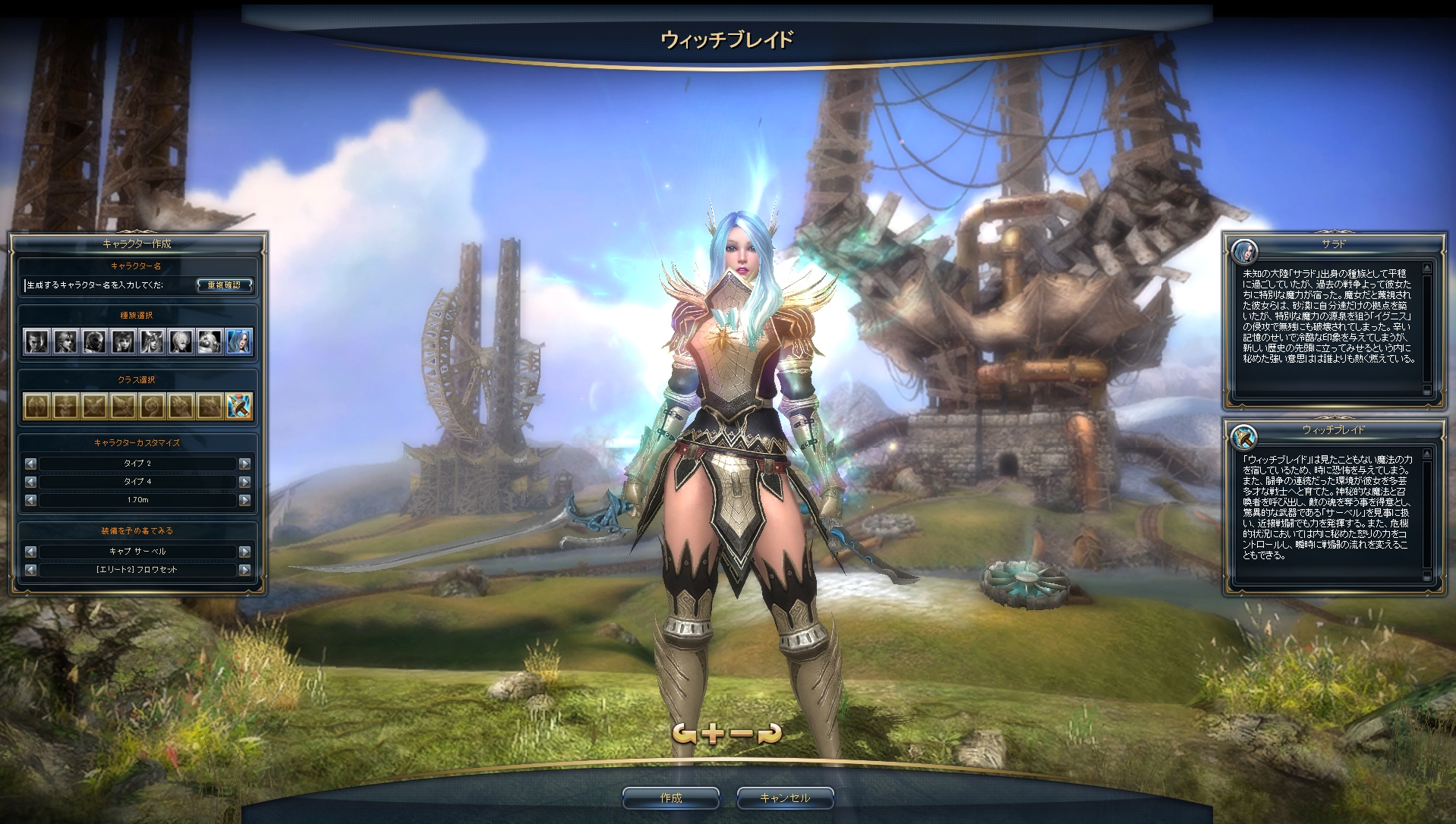The image size is (1456, 824).
Task: Select the highlighted Witchblade saber class icon
Action: coord(239,406)
